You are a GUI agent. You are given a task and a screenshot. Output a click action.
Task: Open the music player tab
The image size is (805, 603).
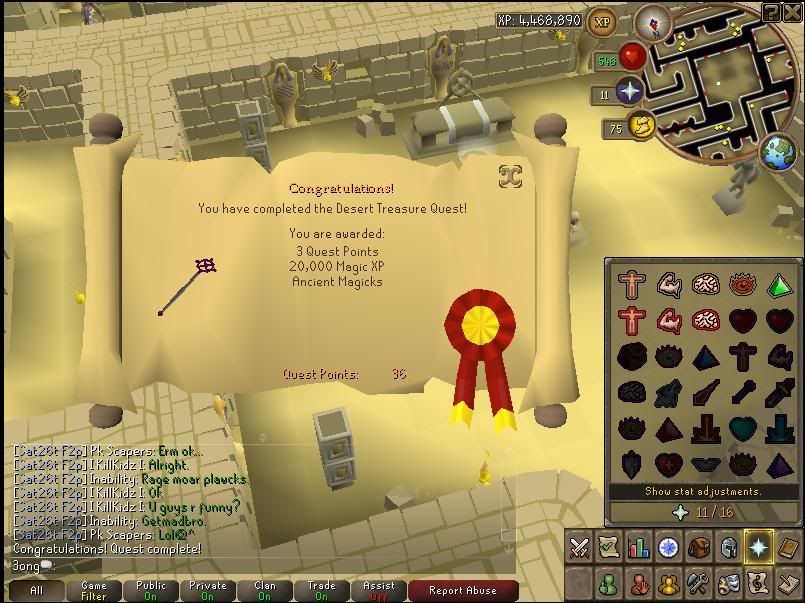(757, 583)
